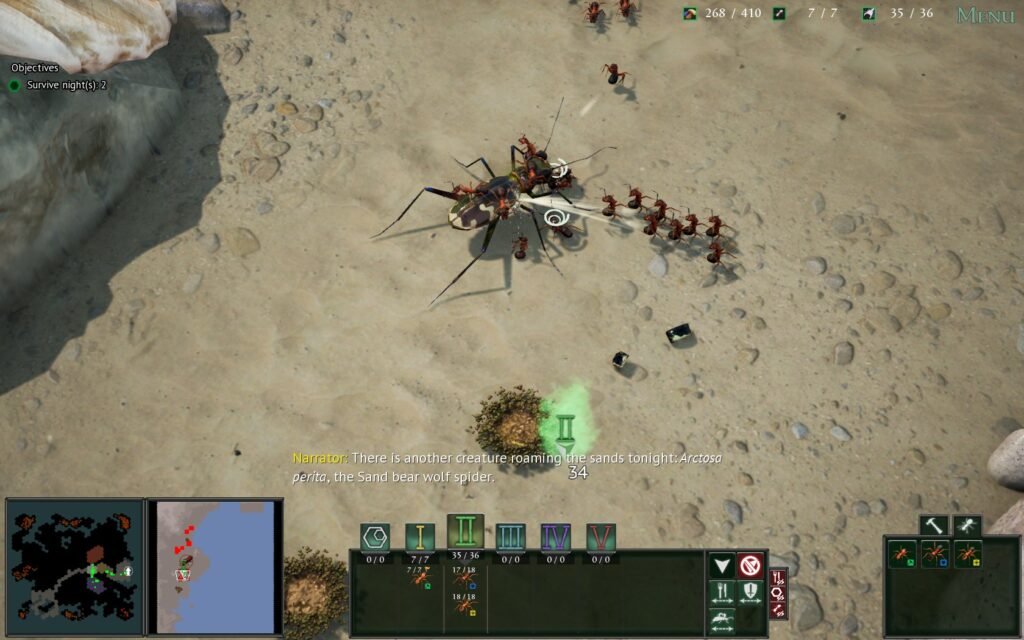This screenshot has width=1024, height=640.
Task: Open the hammer build tab
Action: click(x=934, y=525)
